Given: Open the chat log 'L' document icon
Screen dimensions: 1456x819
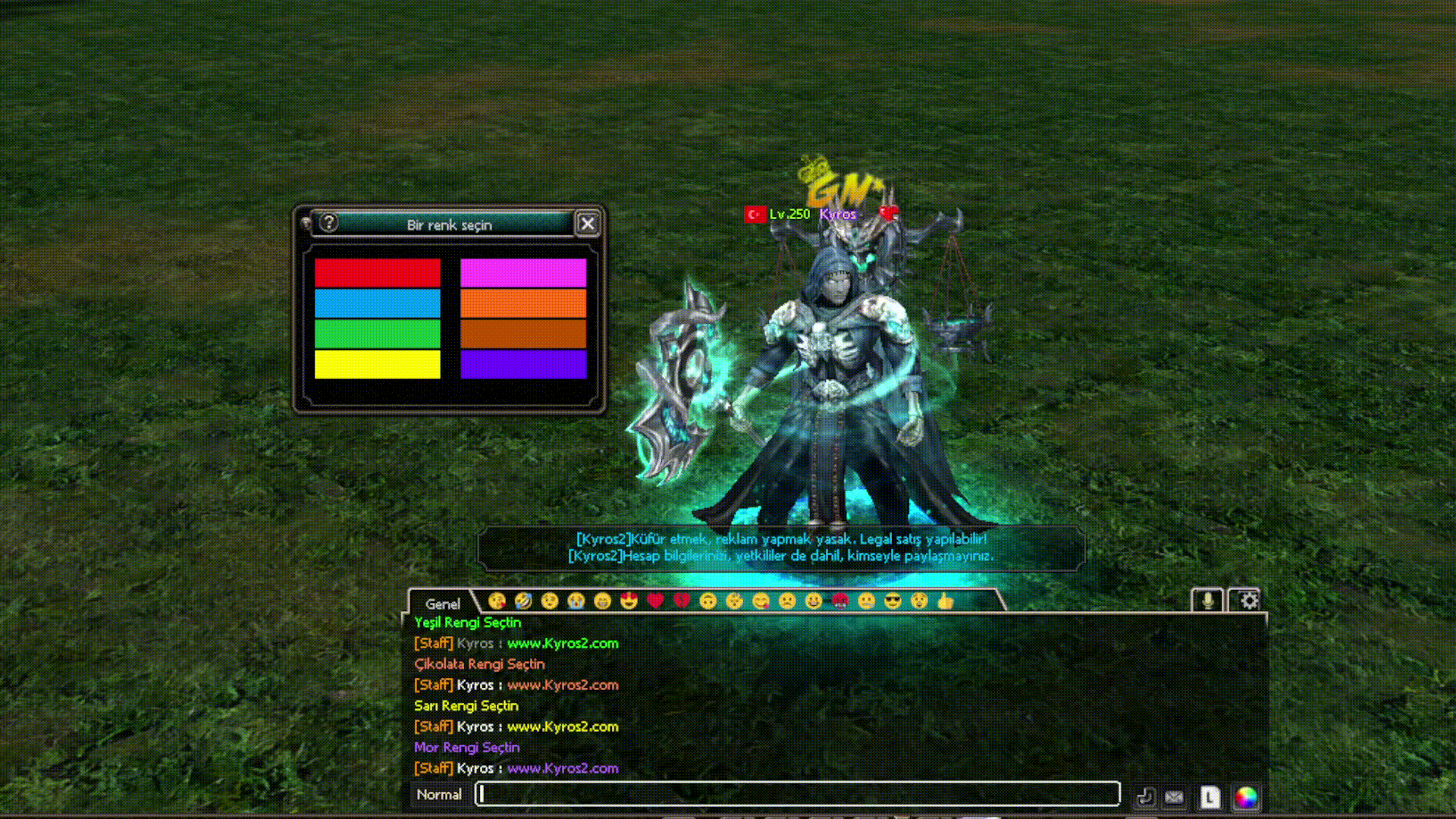Looking at the screenshot, I should click(x=1210, y=797).
